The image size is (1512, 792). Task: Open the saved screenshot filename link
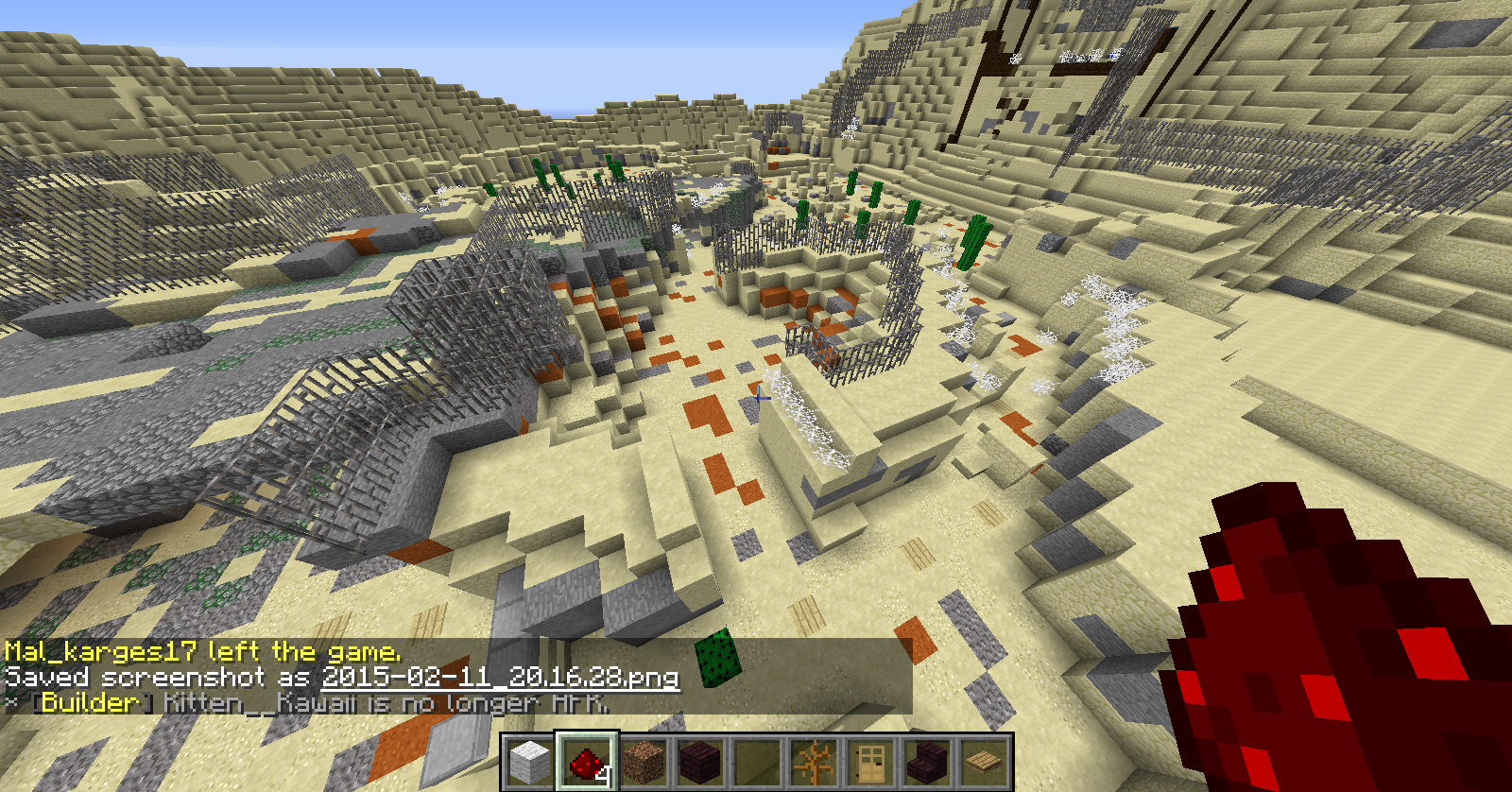point(500,677)
